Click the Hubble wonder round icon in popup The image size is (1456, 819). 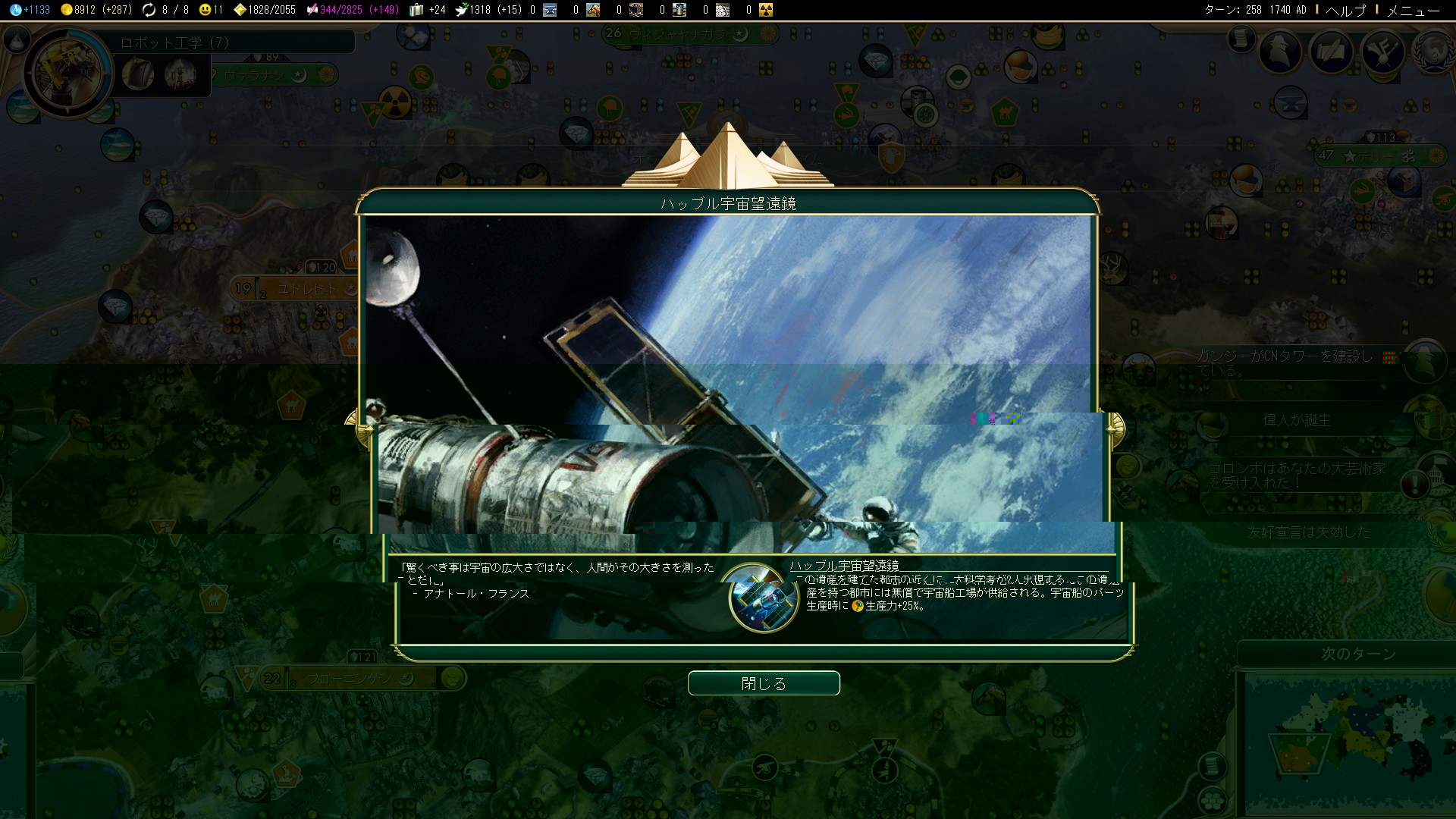763,598
